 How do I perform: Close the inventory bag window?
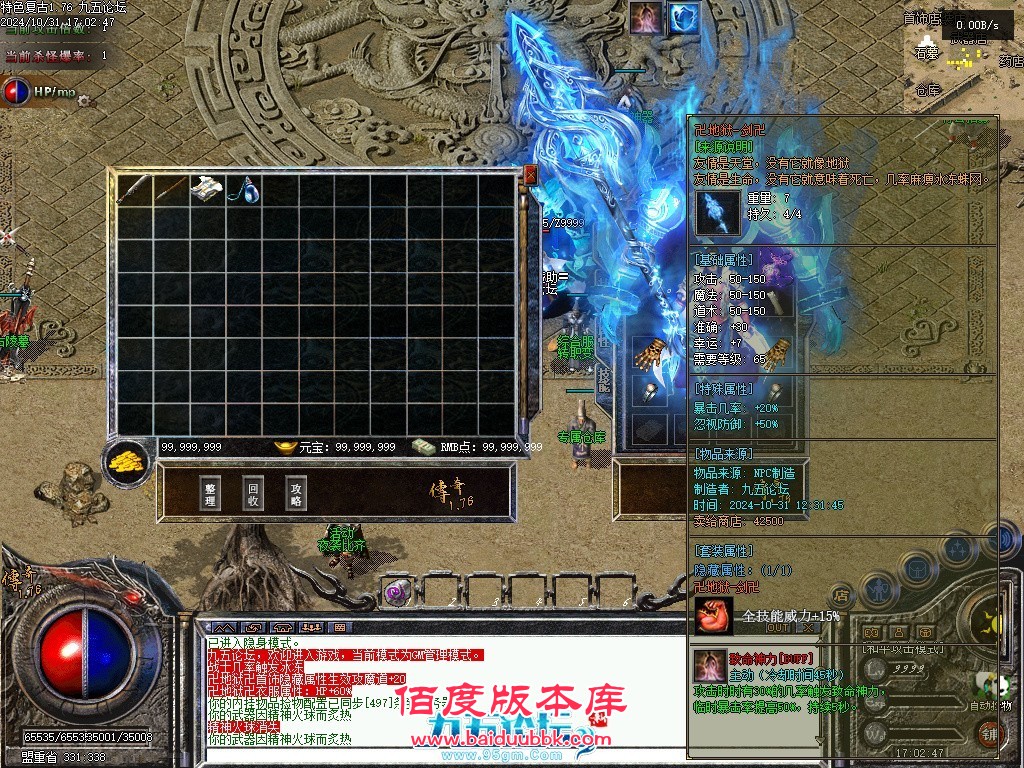click(x=531, y=176)
